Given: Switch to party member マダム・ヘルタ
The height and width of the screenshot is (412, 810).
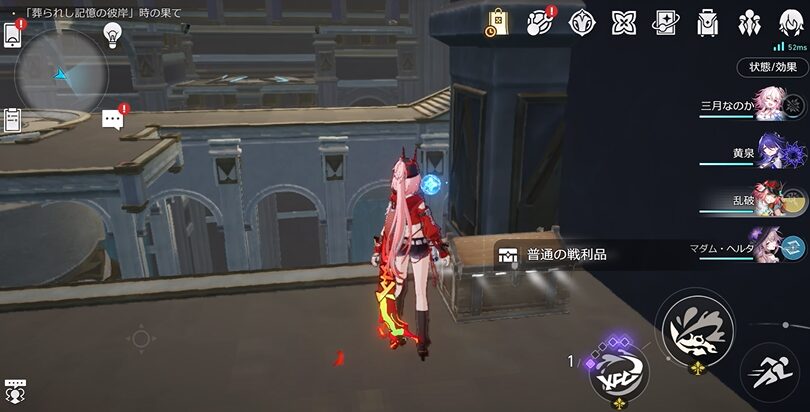Looking at the screenshot, I should (x=768, y=246).
